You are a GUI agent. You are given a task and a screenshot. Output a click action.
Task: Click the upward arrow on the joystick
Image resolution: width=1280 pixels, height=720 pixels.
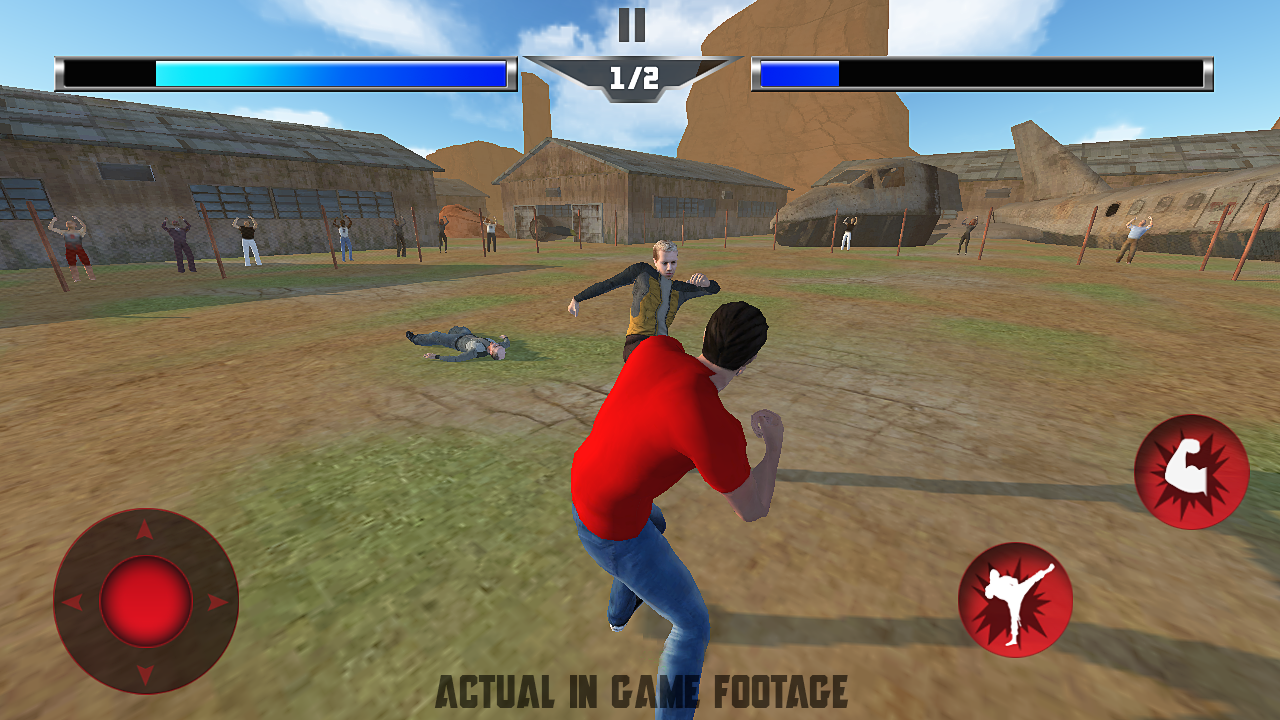[x=143, y=529]
